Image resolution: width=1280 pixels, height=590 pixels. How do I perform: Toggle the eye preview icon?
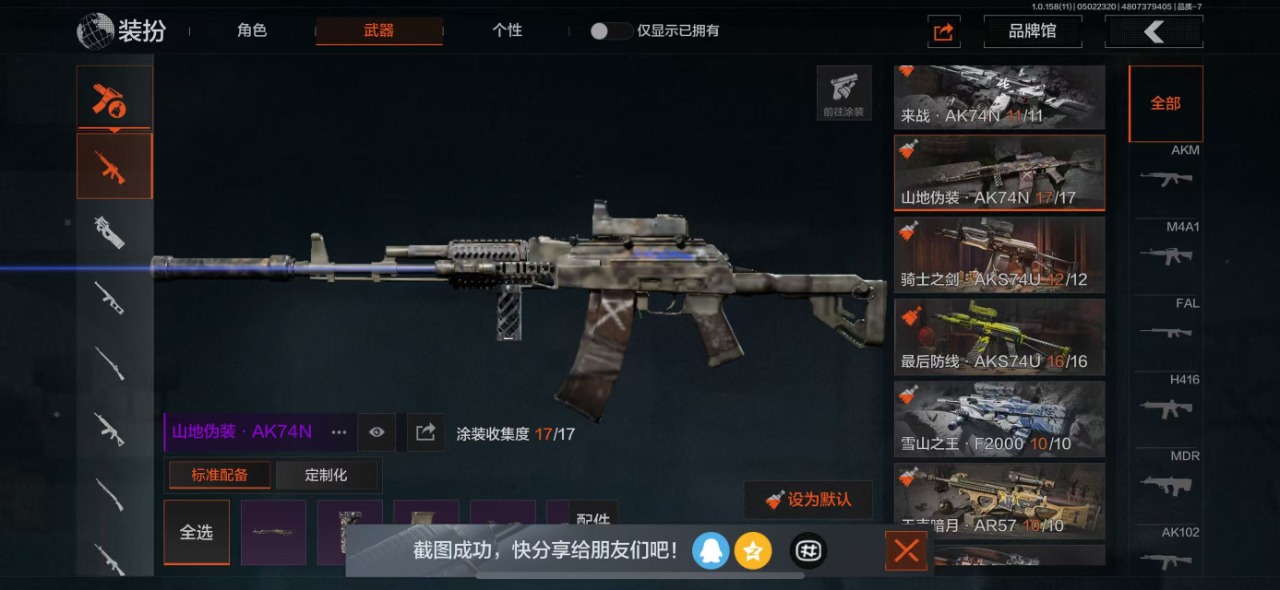[376, 432]
